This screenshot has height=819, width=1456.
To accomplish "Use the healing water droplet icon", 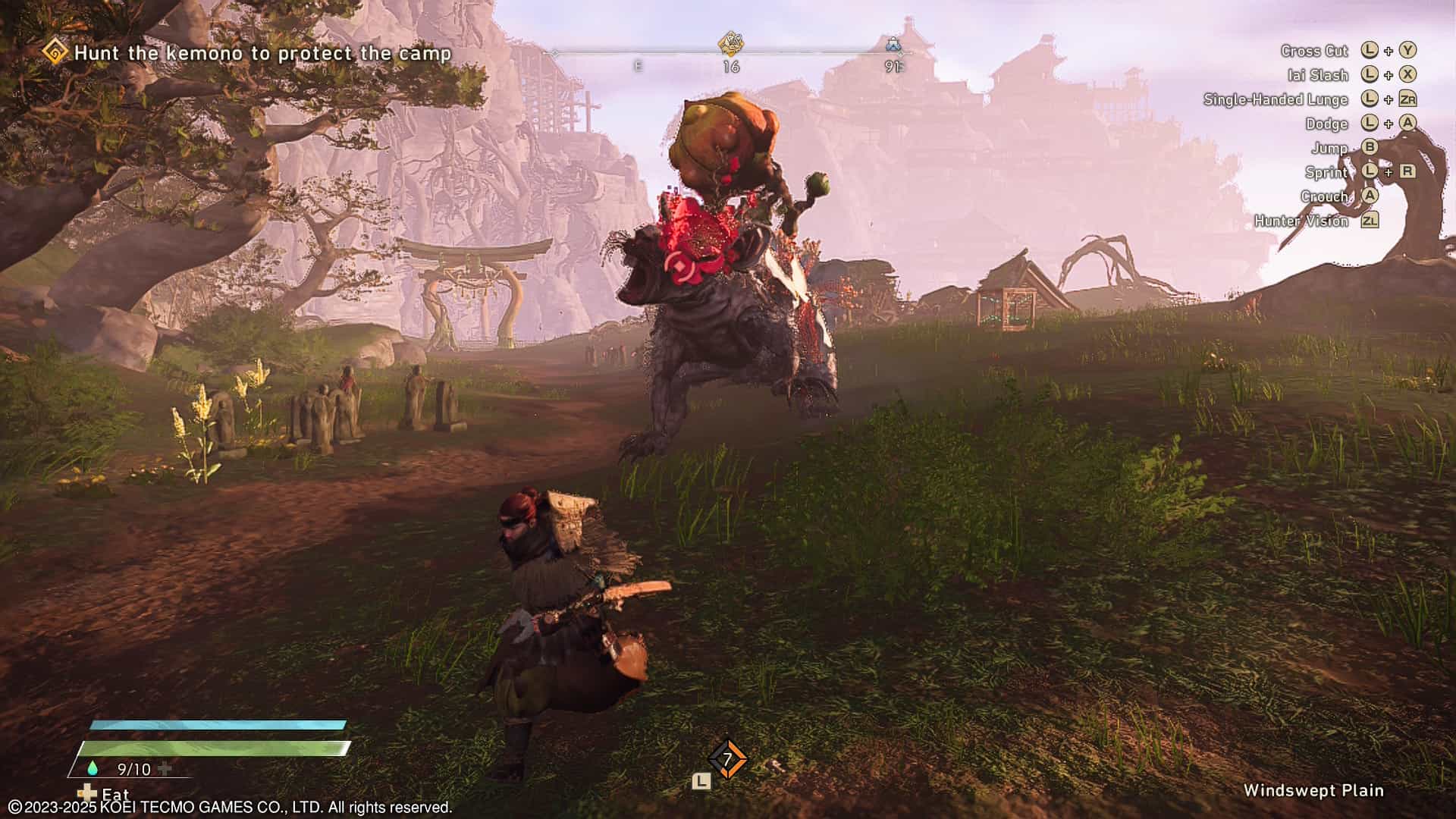I will [93, 768].
